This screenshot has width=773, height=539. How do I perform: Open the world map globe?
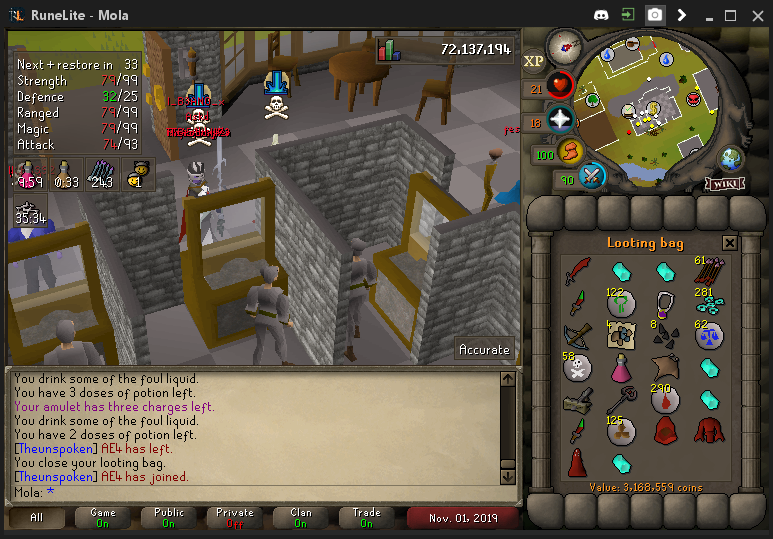click(732, 158)
